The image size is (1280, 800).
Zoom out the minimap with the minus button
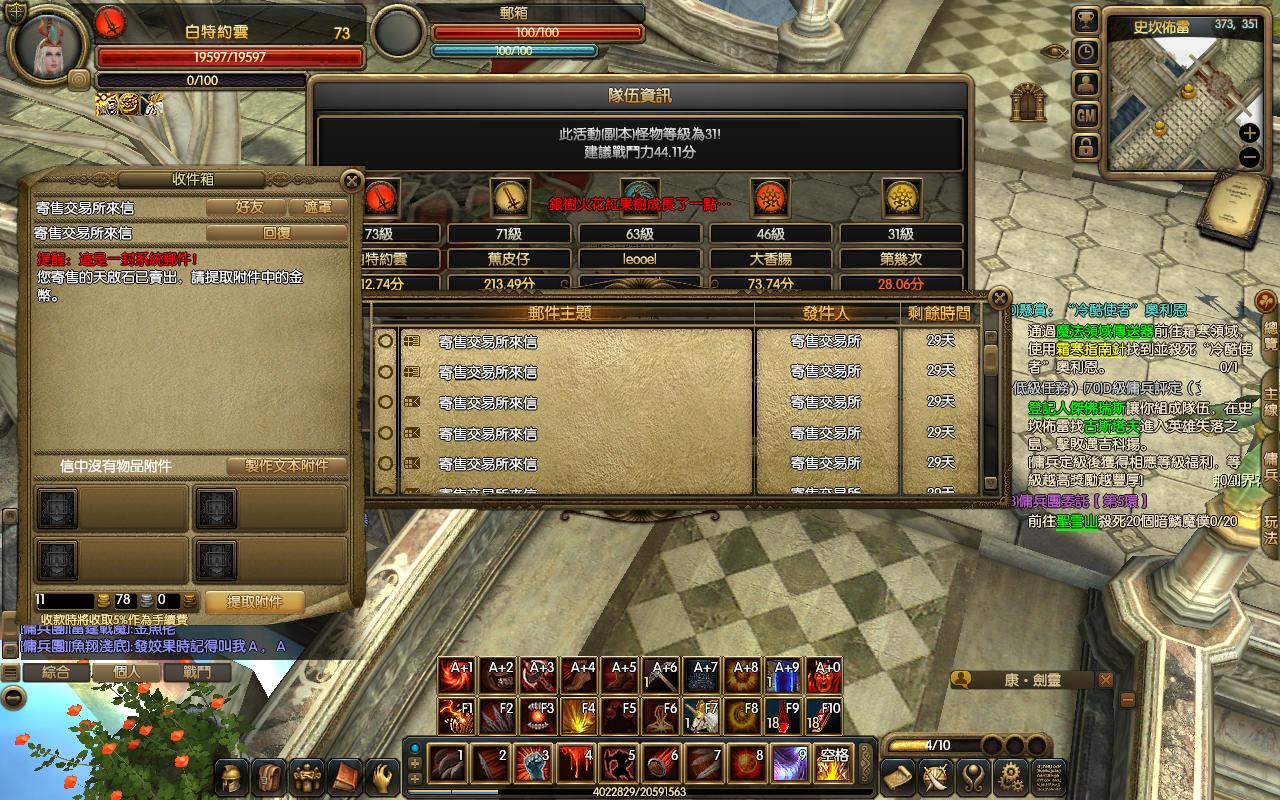[1249, 157]
